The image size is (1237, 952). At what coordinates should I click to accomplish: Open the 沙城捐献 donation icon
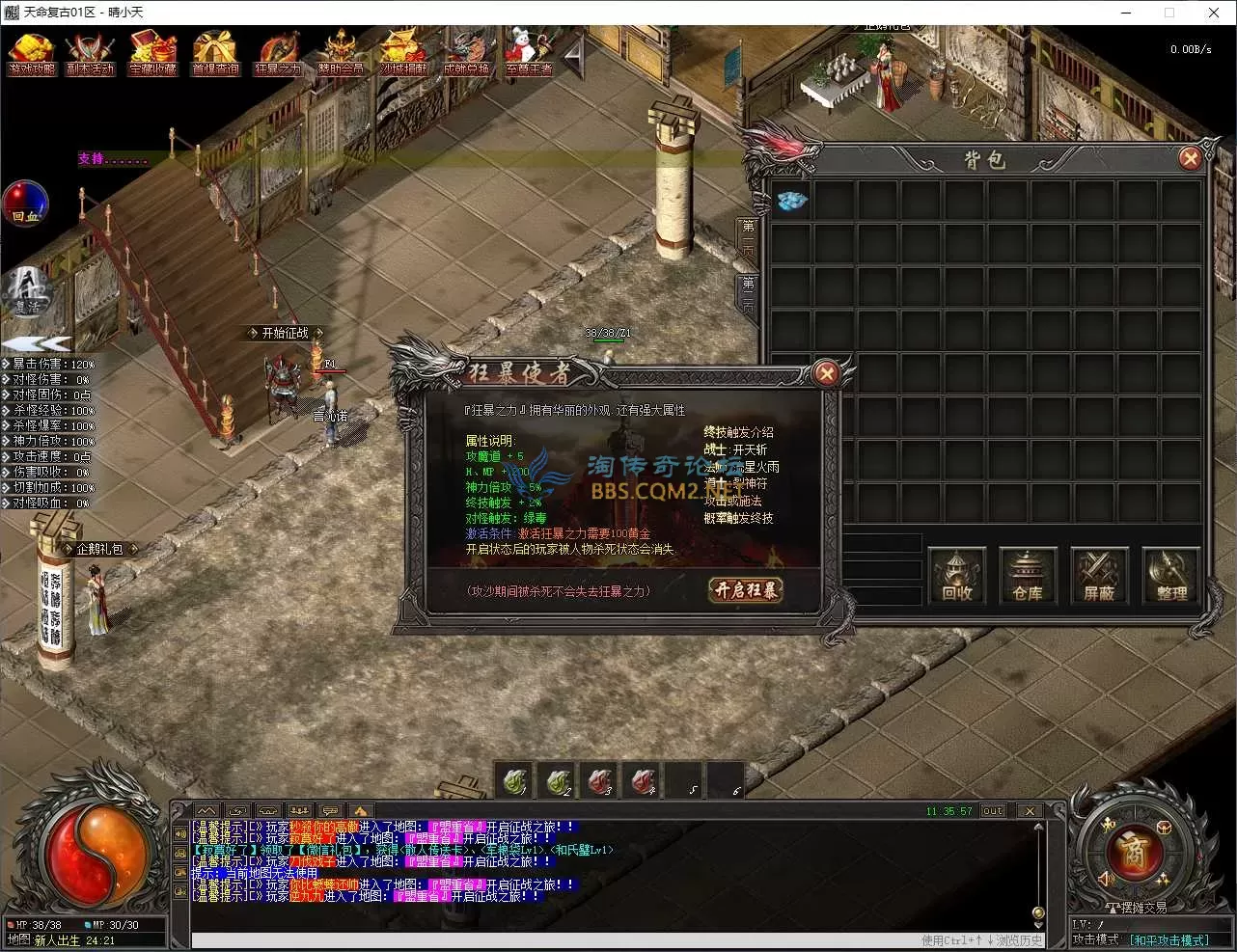pyautogui.click(x=403, y=52)
